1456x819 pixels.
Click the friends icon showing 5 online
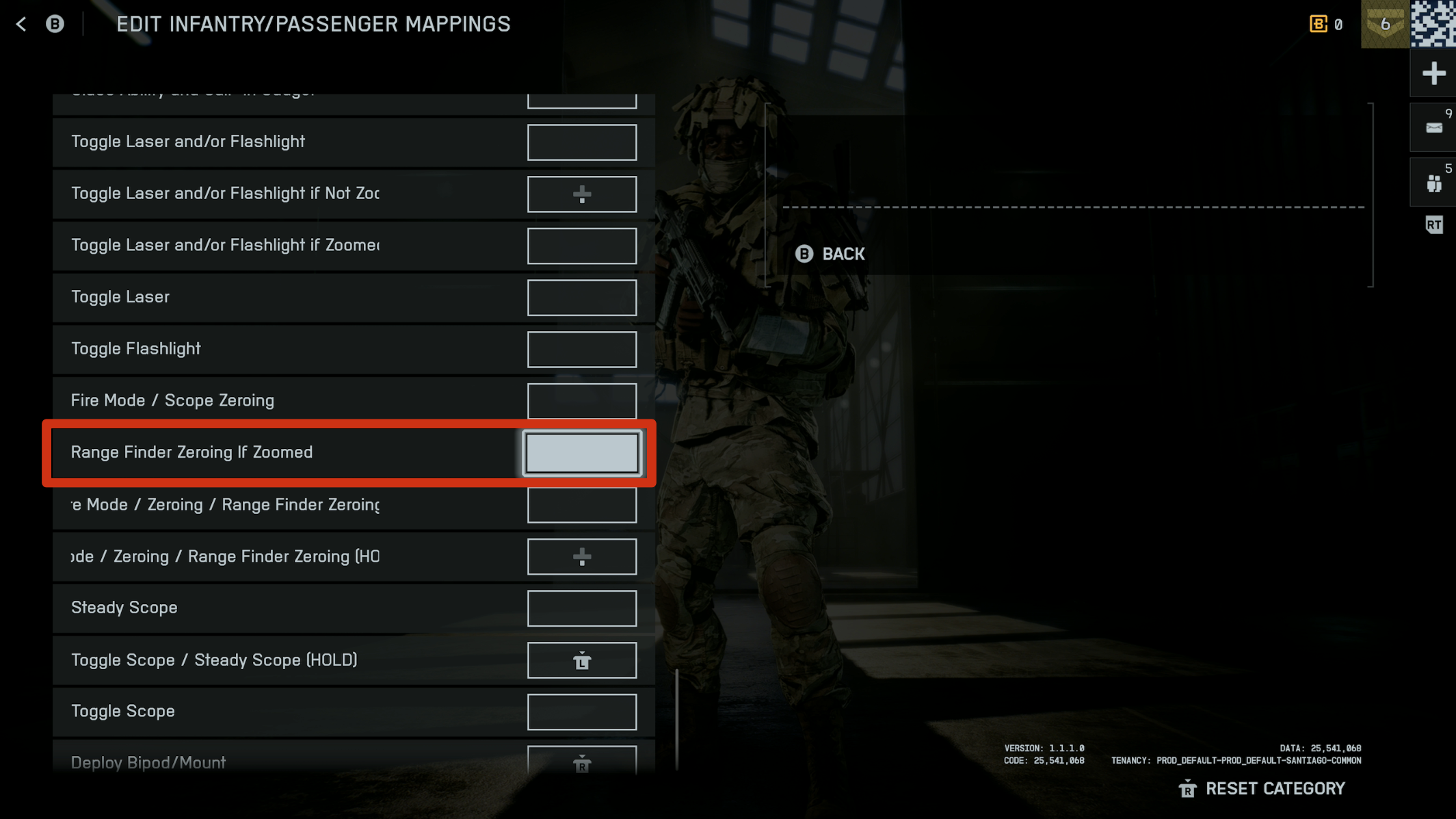tap(1433, 181)
